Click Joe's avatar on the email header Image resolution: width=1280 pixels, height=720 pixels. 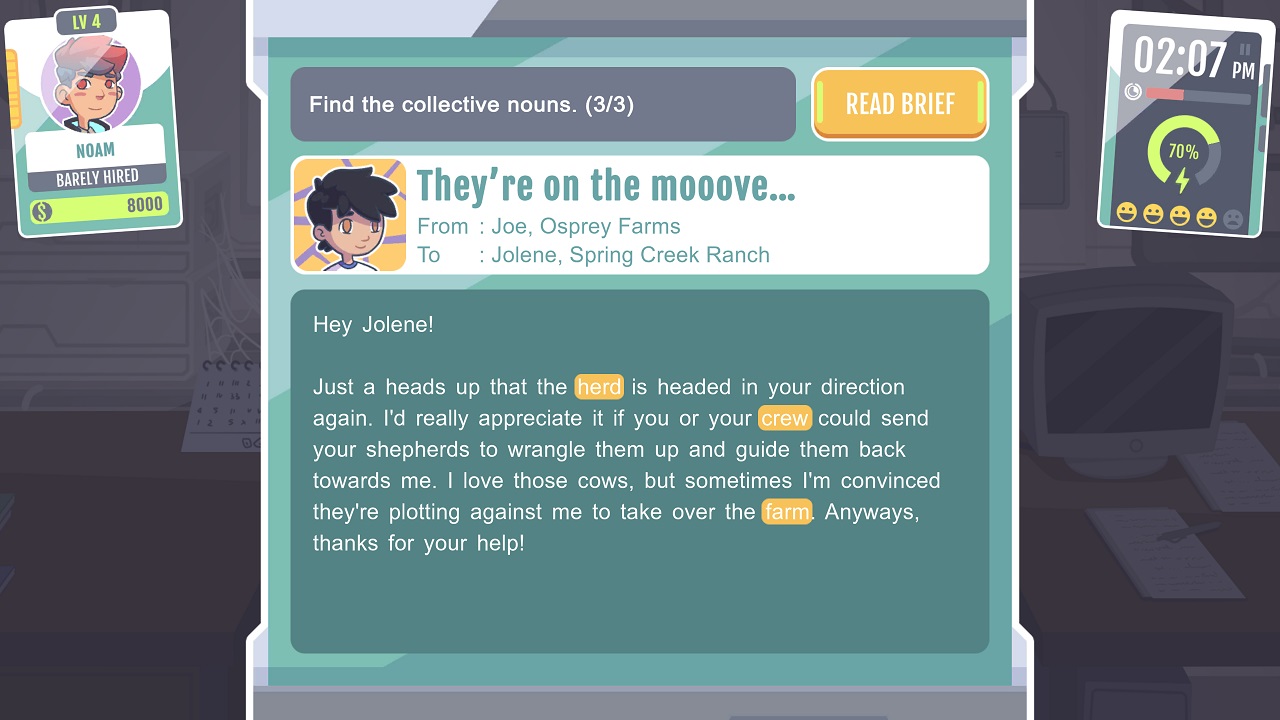coord(349,214)
